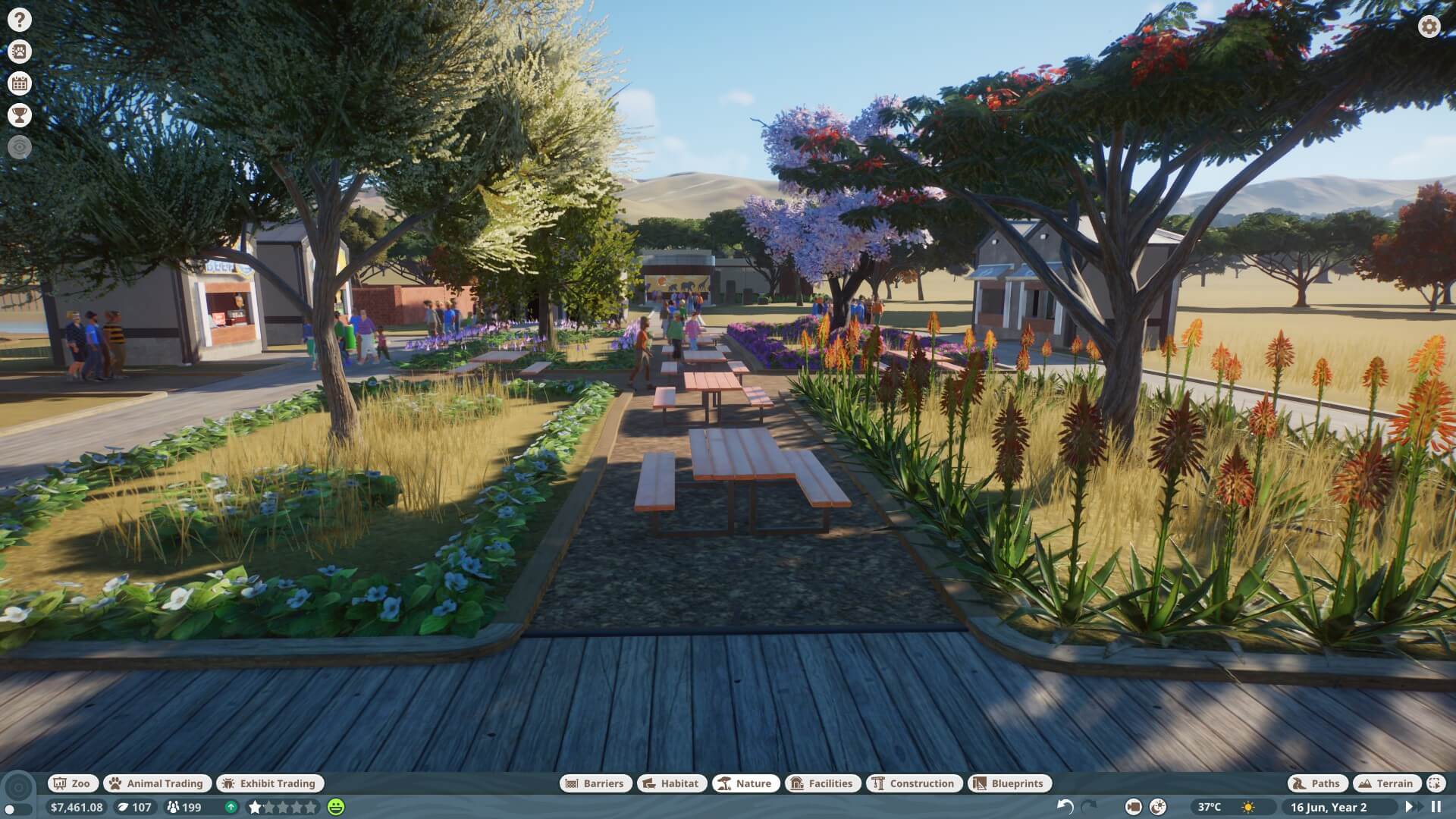The height and width of the screenshot is (819, 1456).
Task: Open the Facilities build menu
Action: coord(823,783)
